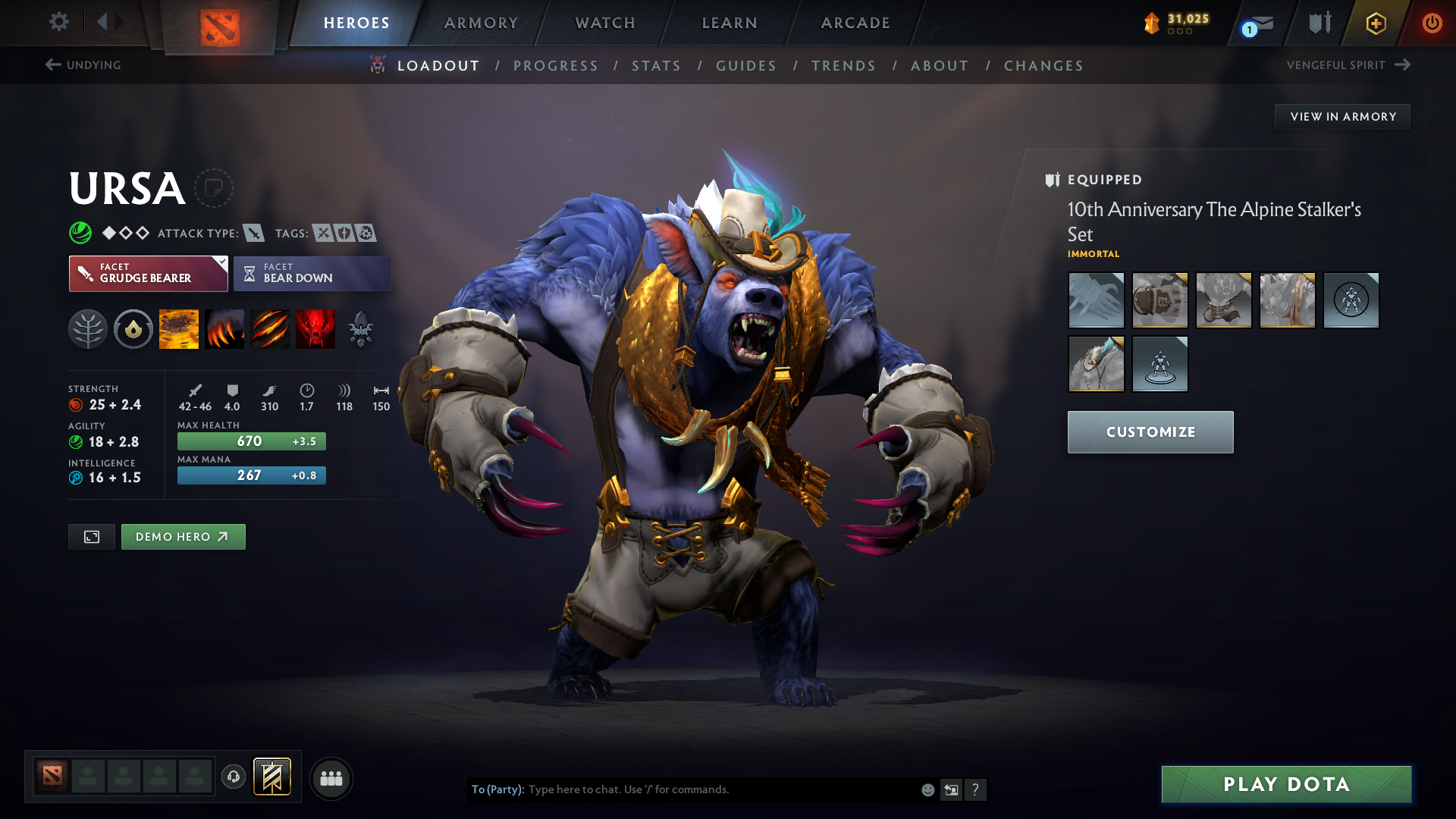Select the Overpower ability icon
Viewport: 1456px width, 819px height.
point(224,328)
